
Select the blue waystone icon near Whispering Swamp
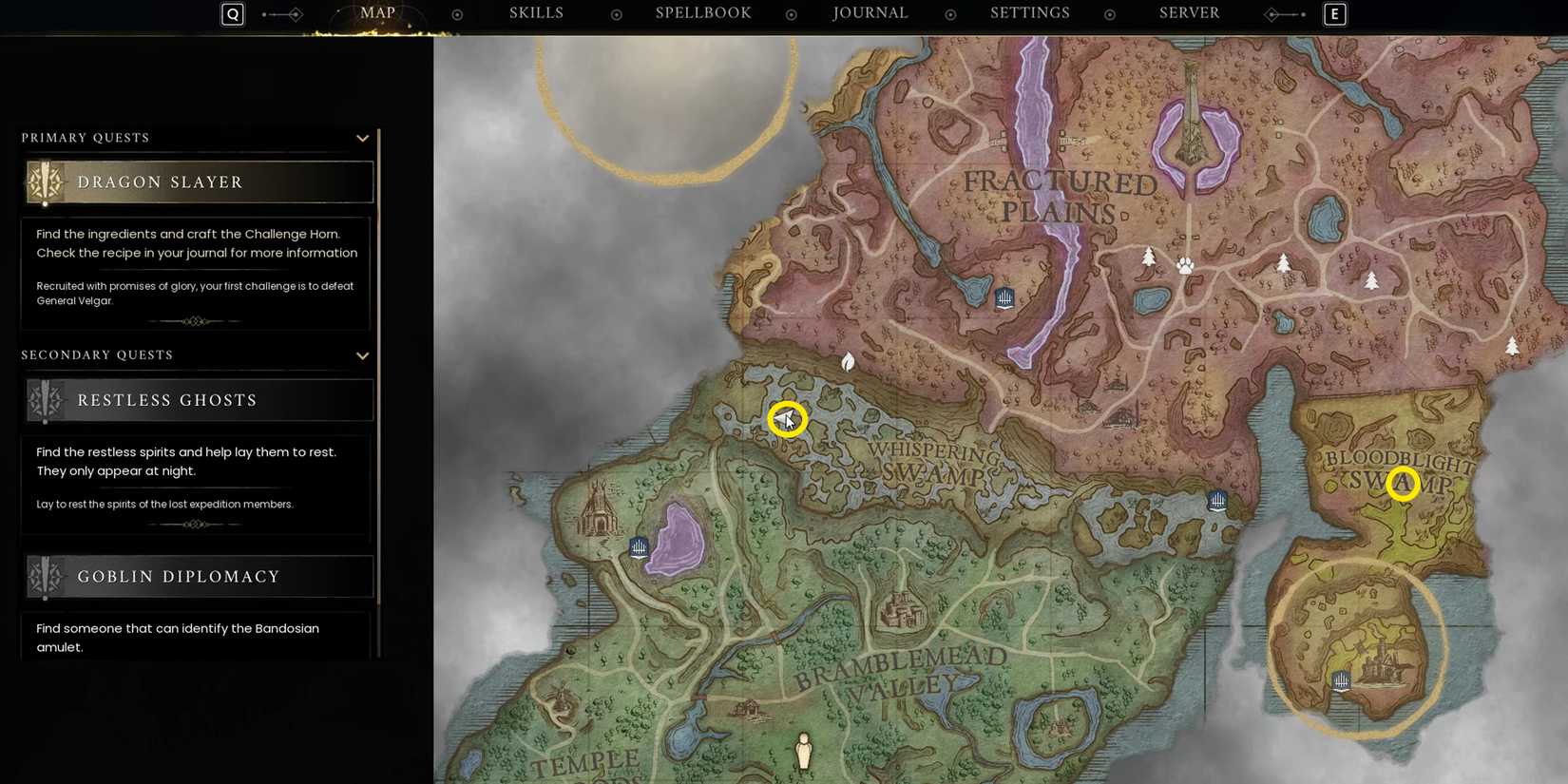pos(1217,499)
